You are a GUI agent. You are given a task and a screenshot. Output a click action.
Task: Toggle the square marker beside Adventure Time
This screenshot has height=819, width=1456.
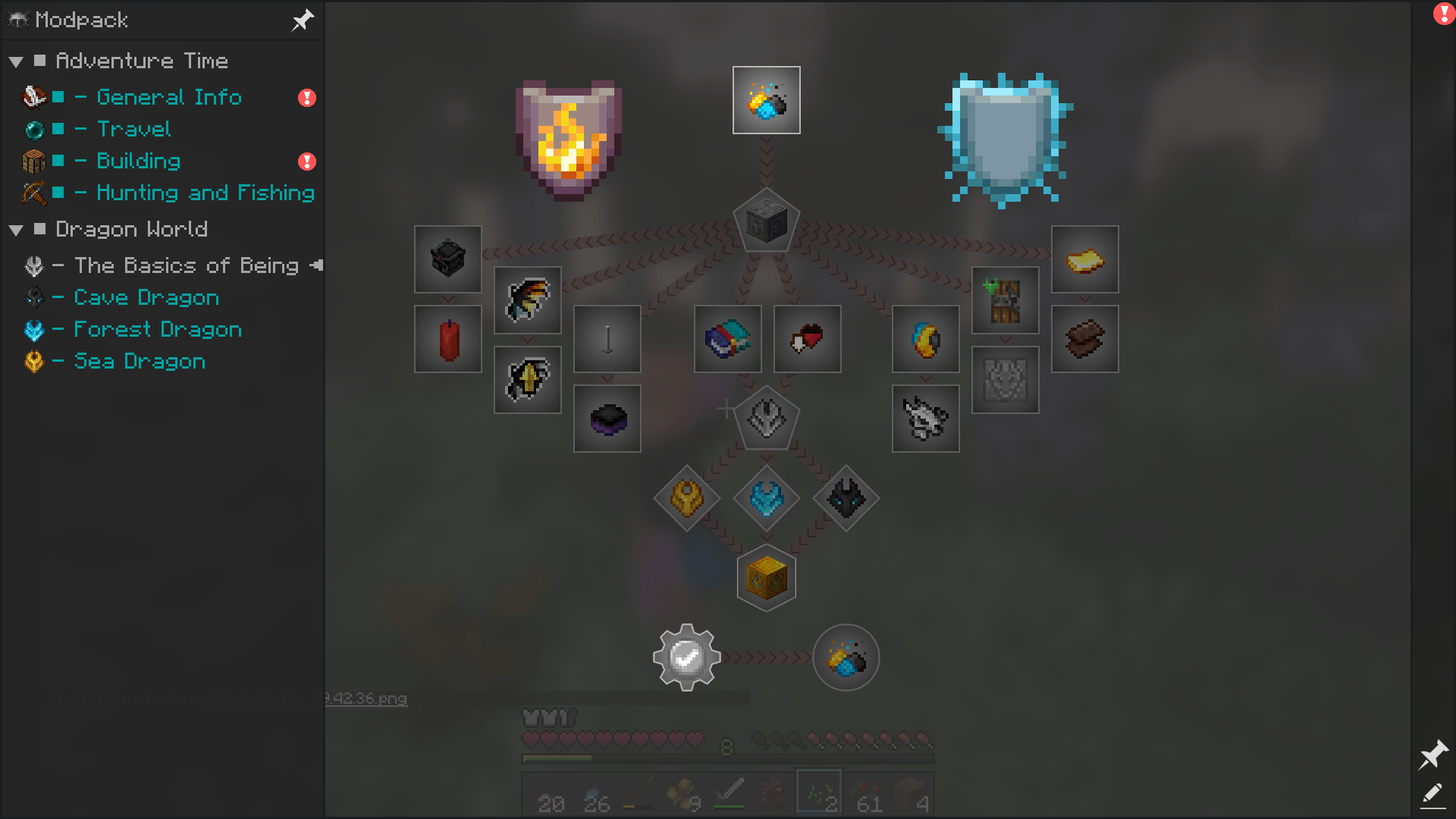coord(40,61)
